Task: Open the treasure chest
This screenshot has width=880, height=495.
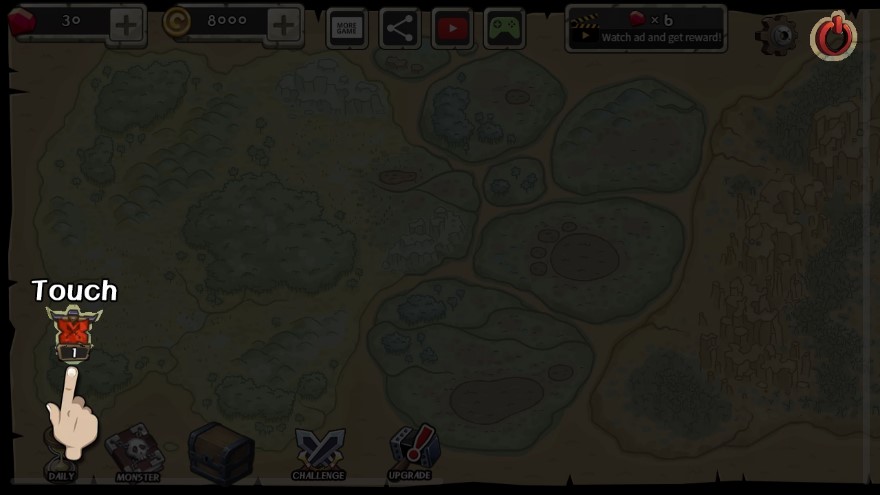Action: pos(220,450)
